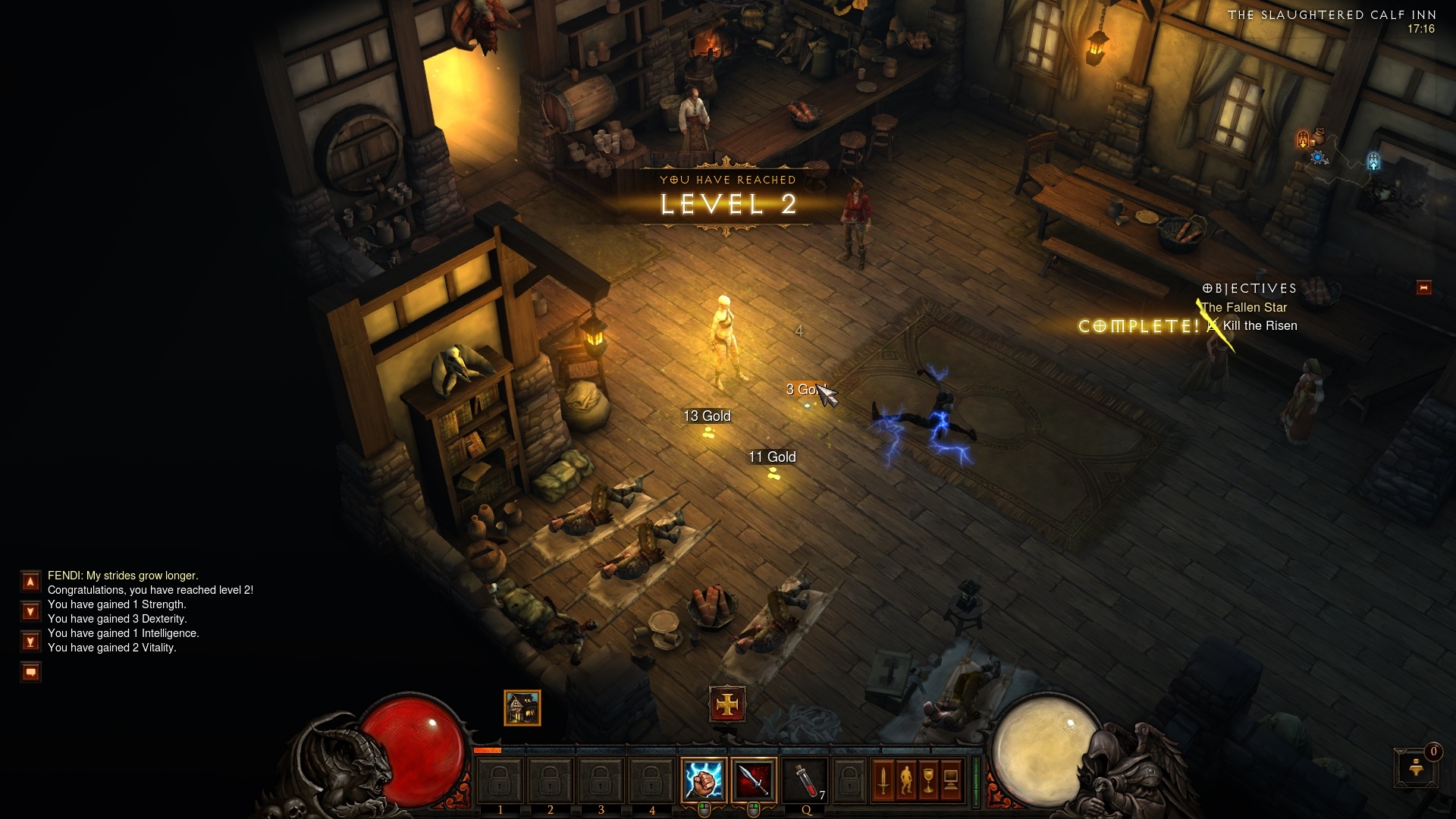Click the blue up-arrow gate marker on minimap
The width and height of the screenshot is (1456, 819).
(1373, 161)
